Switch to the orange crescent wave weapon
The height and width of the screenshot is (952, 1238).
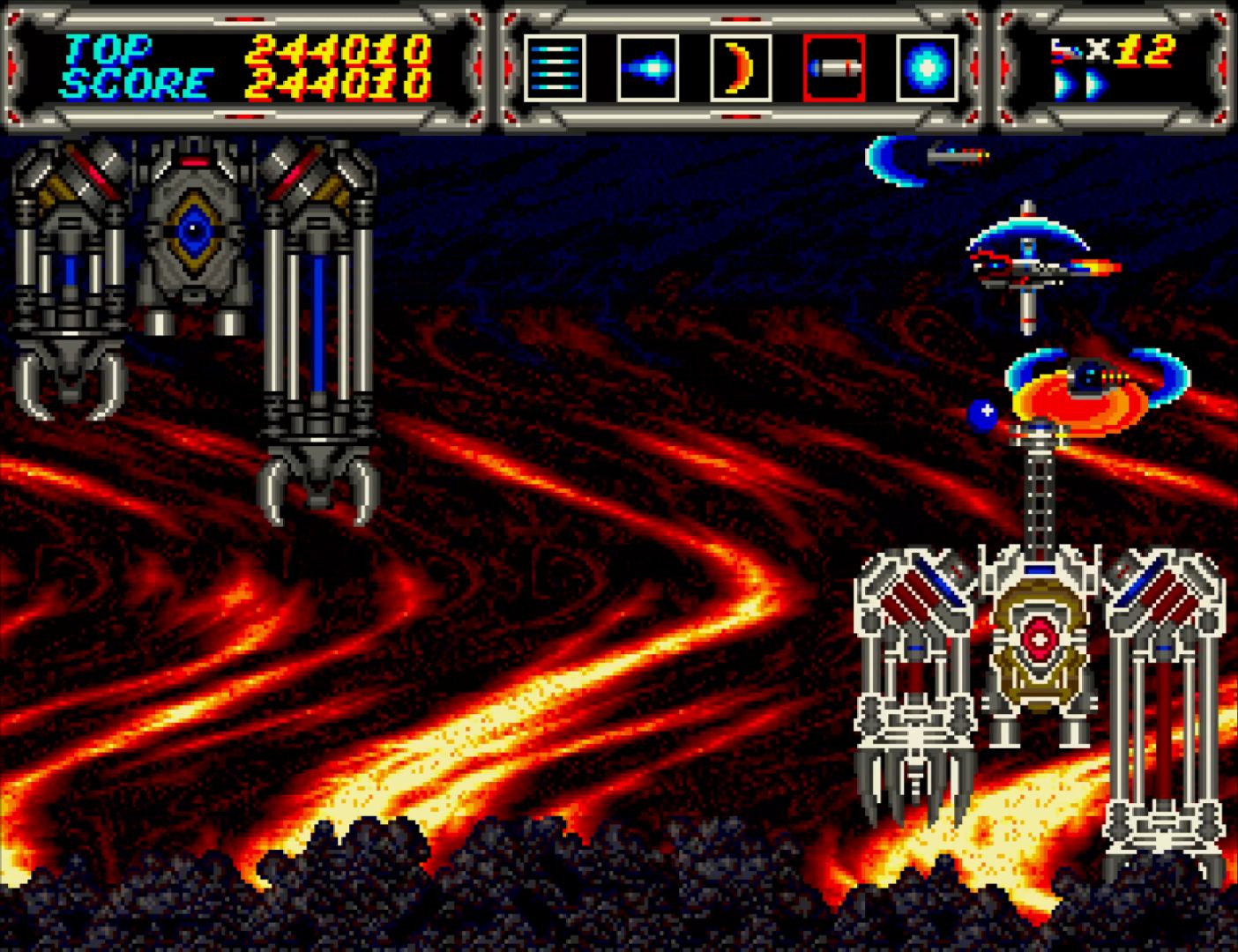tap(741, 68)
